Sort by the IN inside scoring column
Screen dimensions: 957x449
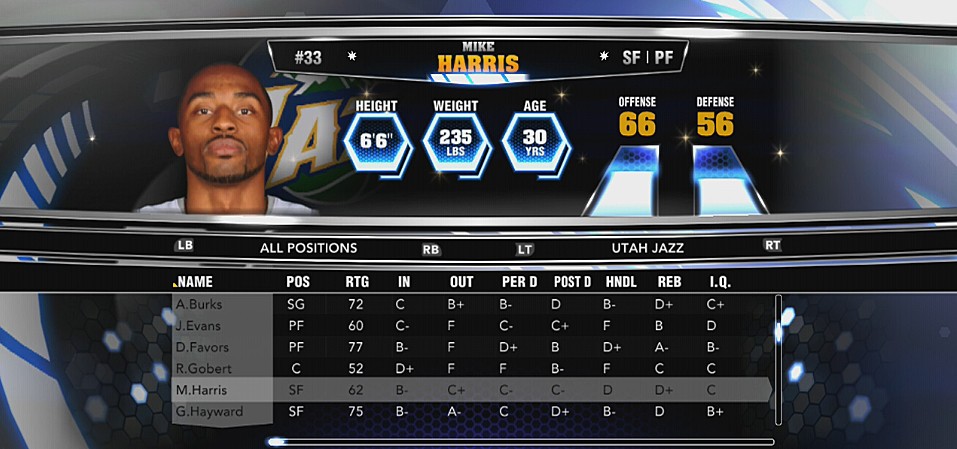click(x=405, y=282)
